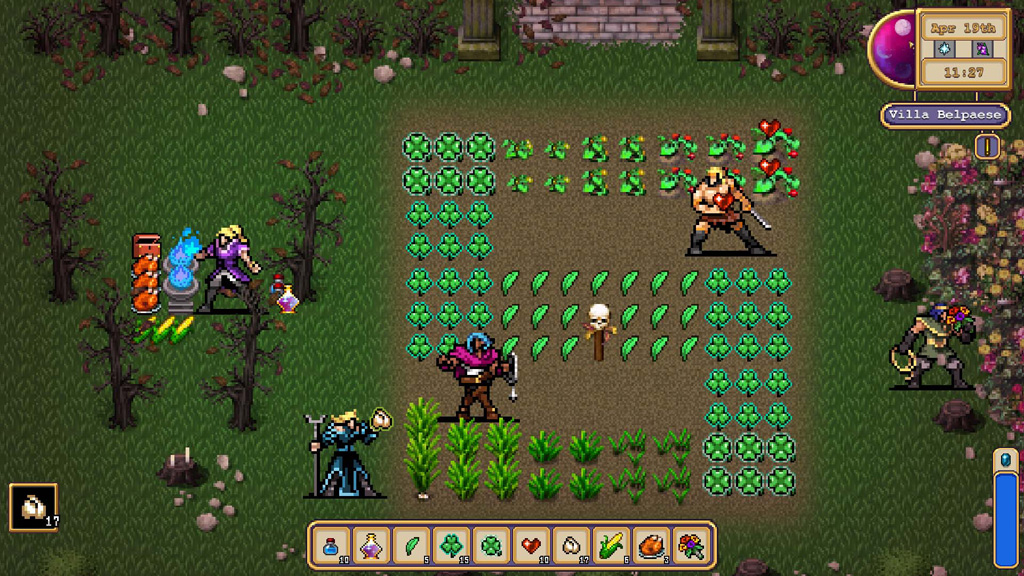Pick the three-leaf clover stack of 15
Image resolution: width=1024 pixels, height=576 pixels.
pos(451,546)
